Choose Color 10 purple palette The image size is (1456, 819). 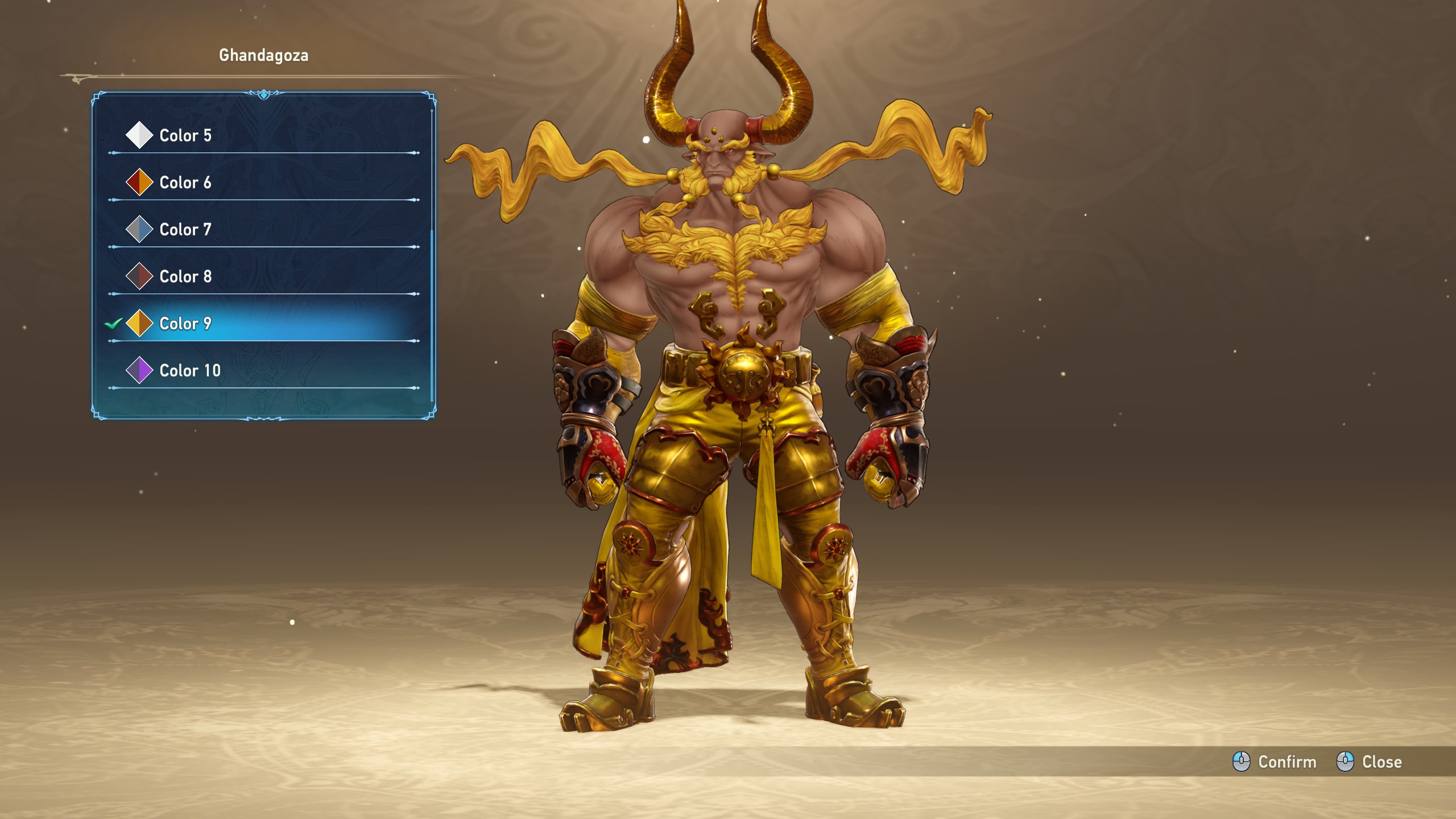point(190,371)
